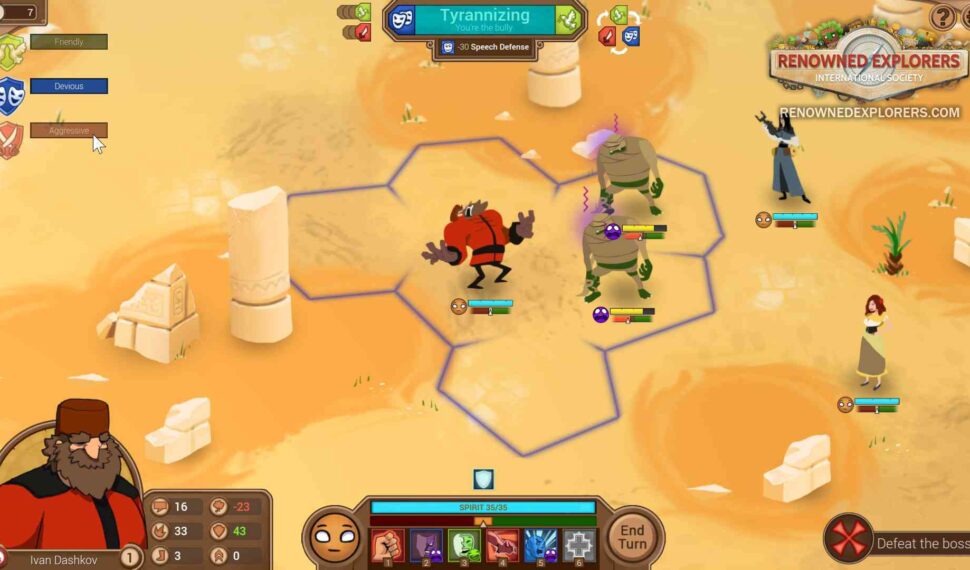Click the green Friendly shield icon
This screenshot has height=570, width=970.
[11, 51]
